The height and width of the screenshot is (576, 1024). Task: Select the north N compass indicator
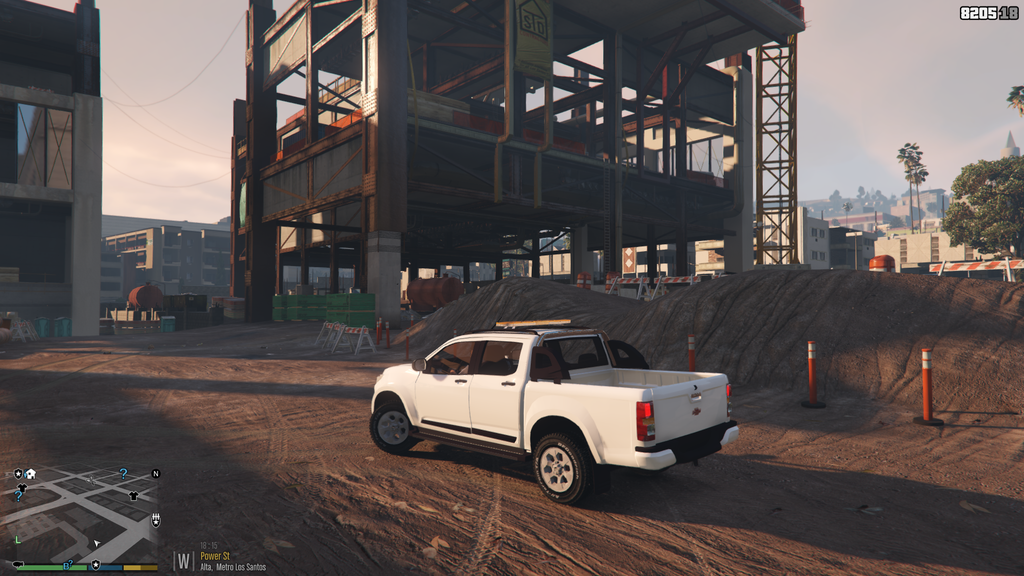(x=155, y=473)
